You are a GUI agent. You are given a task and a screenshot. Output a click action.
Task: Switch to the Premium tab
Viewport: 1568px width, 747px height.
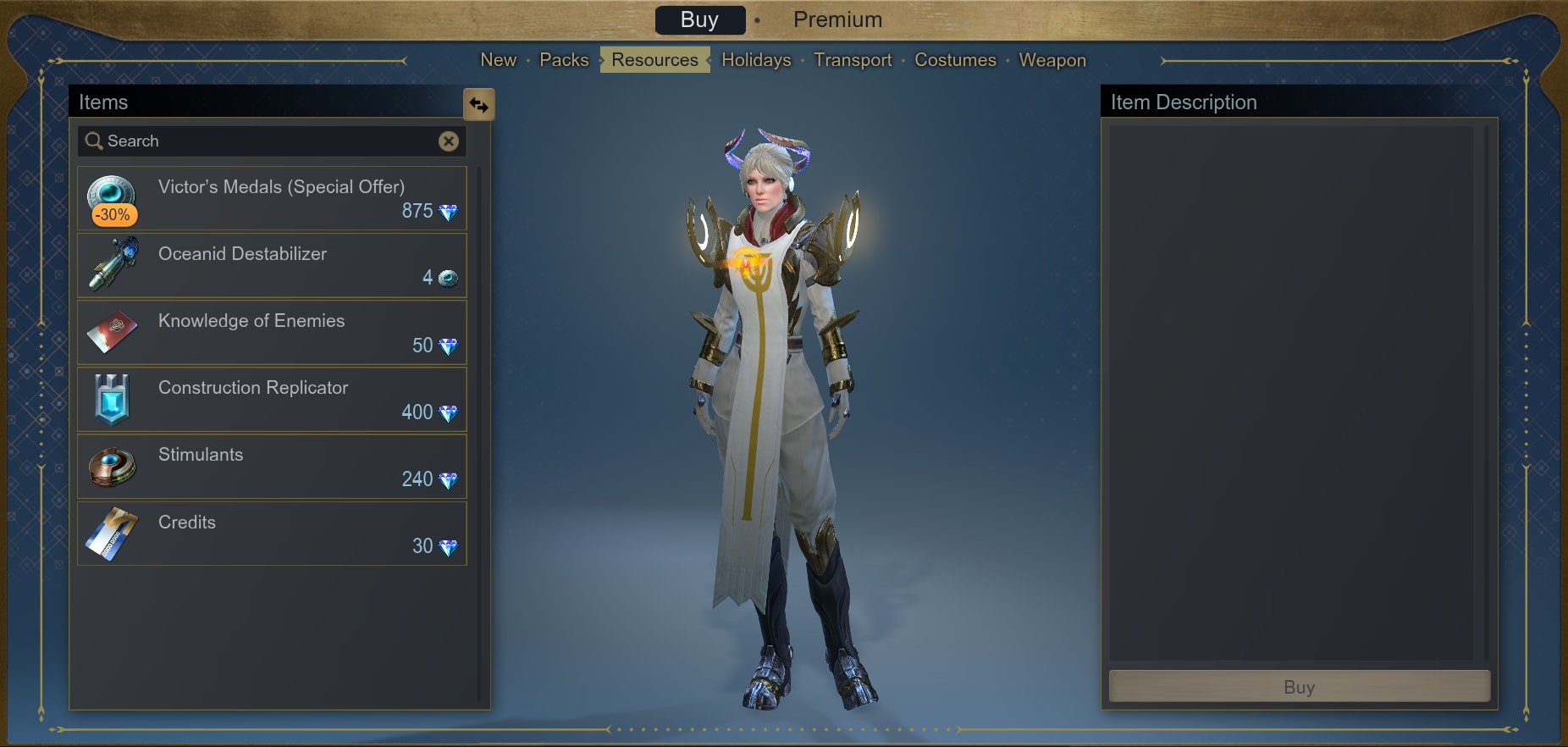coord(838,19)
